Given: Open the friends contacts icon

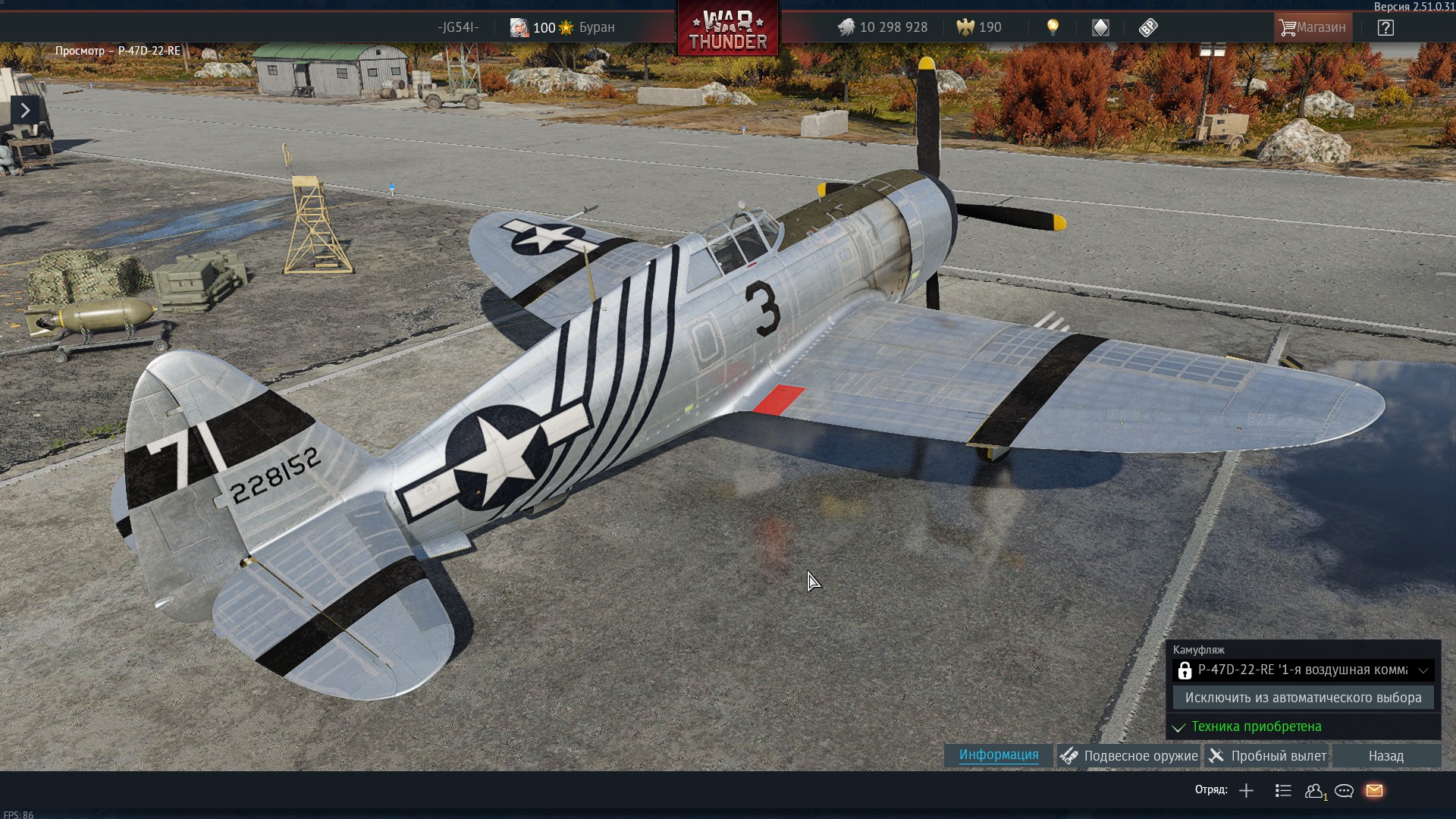Looking at the screenshot, I should [x=1314, y=791].
